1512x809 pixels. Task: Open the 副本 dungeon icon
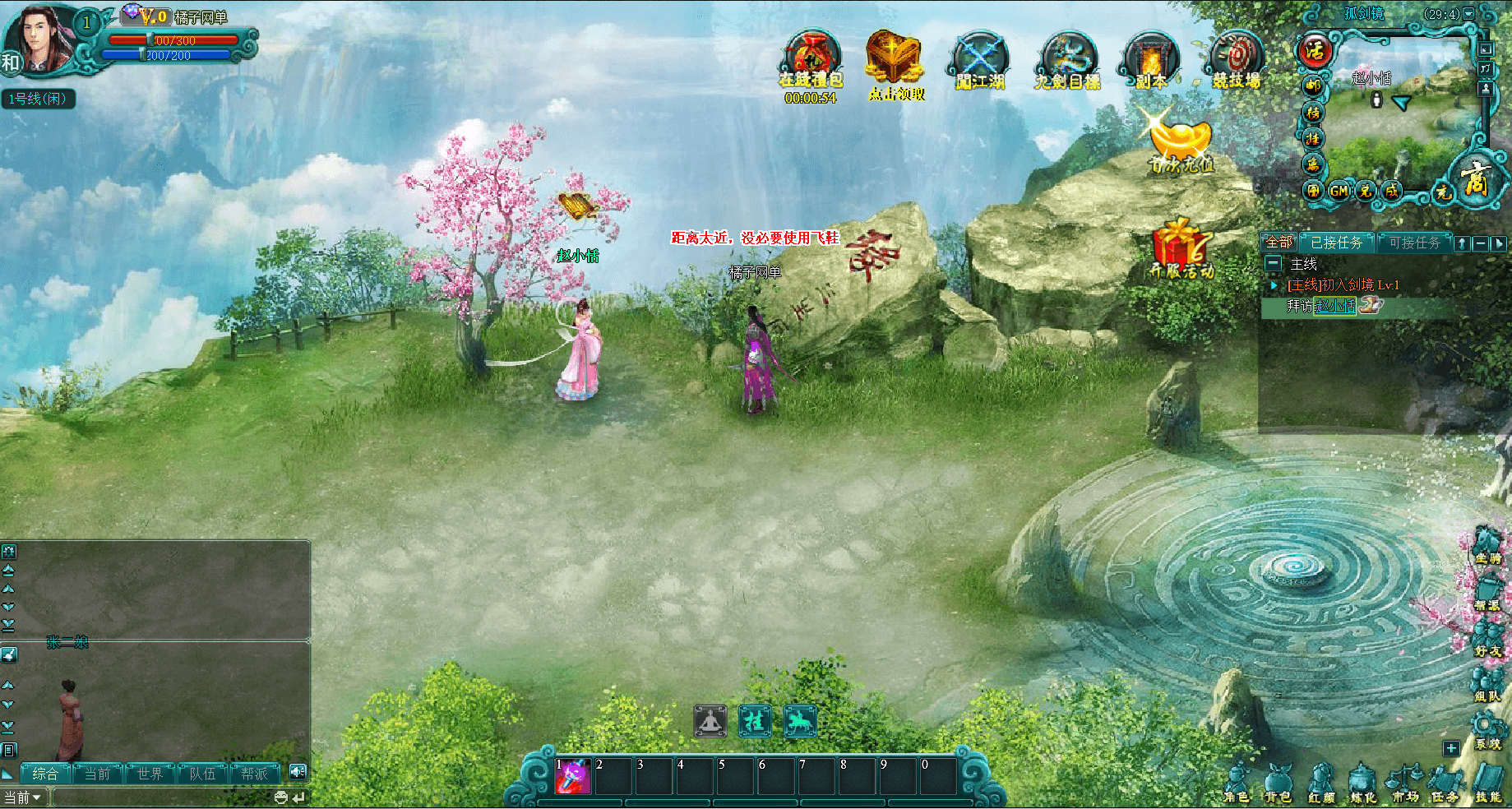click(x=1151, y=61)
